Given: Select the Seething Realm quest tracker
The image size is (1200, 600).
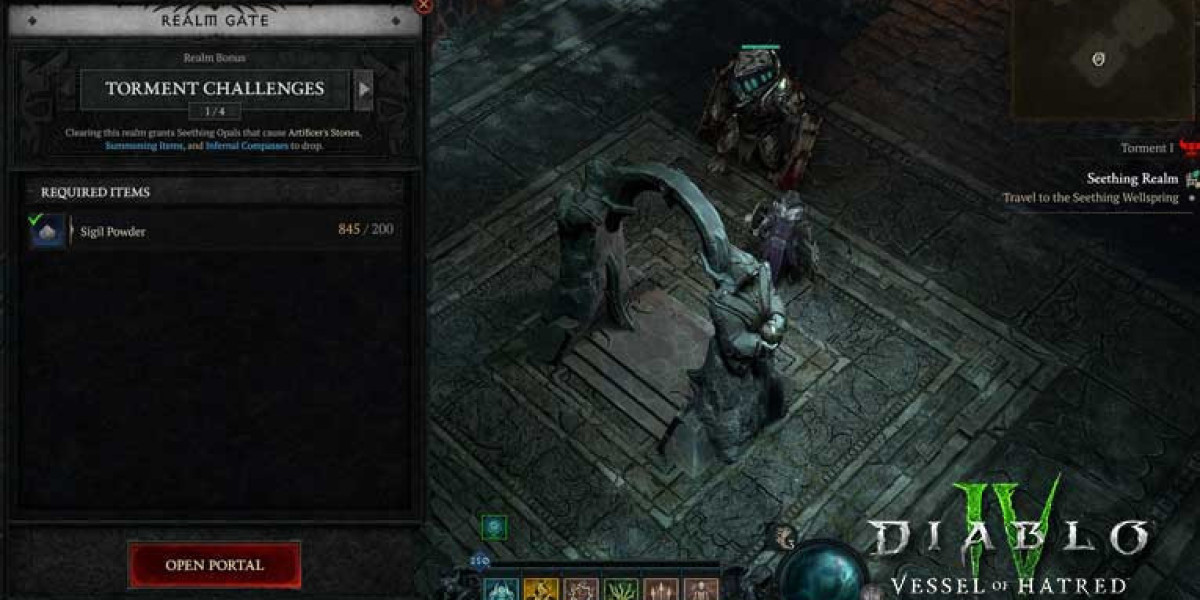Looking at the screenshot, I should [1132, 179].
